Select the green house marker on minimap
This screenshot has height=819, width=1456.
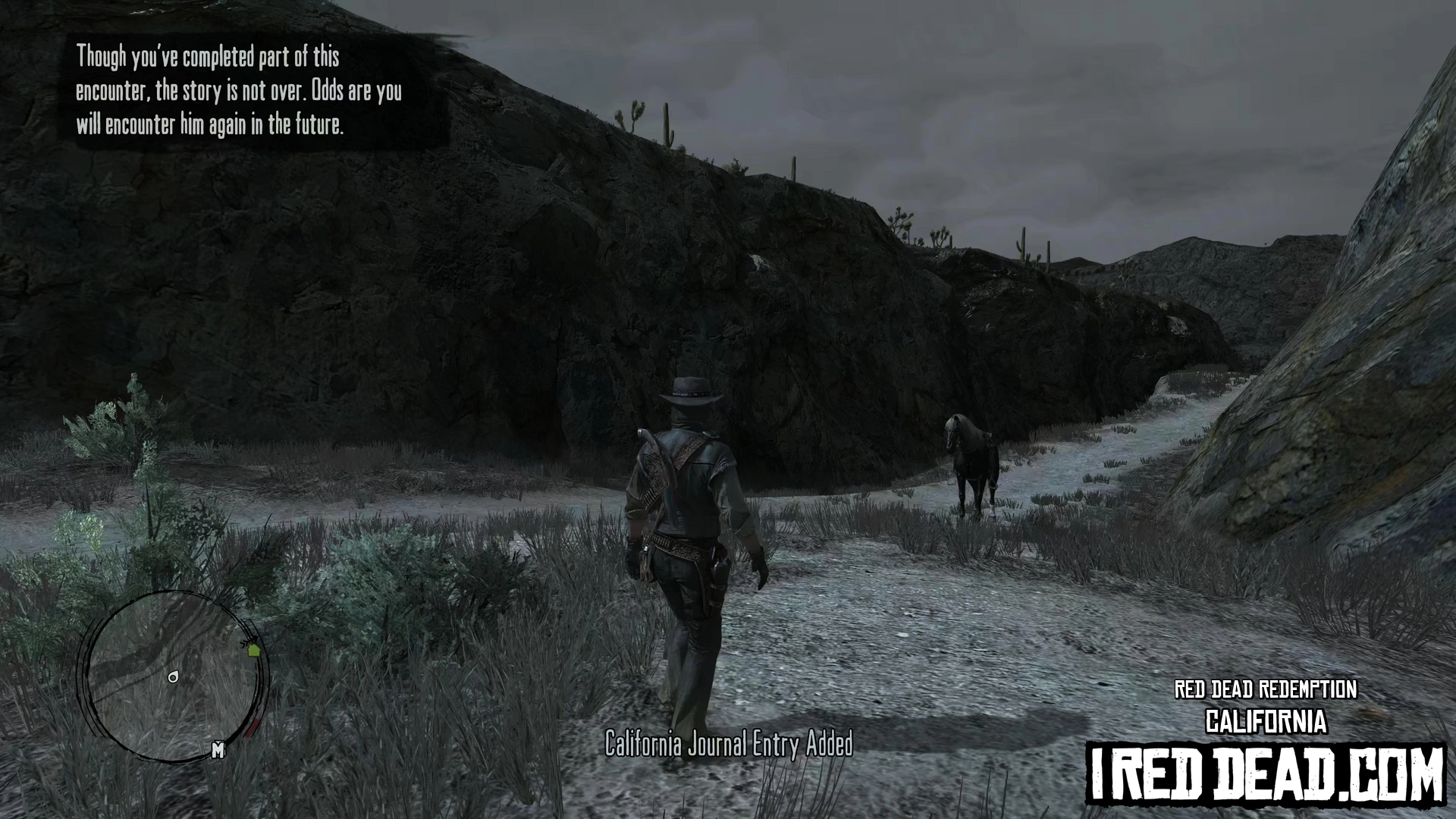click(253, 649)
